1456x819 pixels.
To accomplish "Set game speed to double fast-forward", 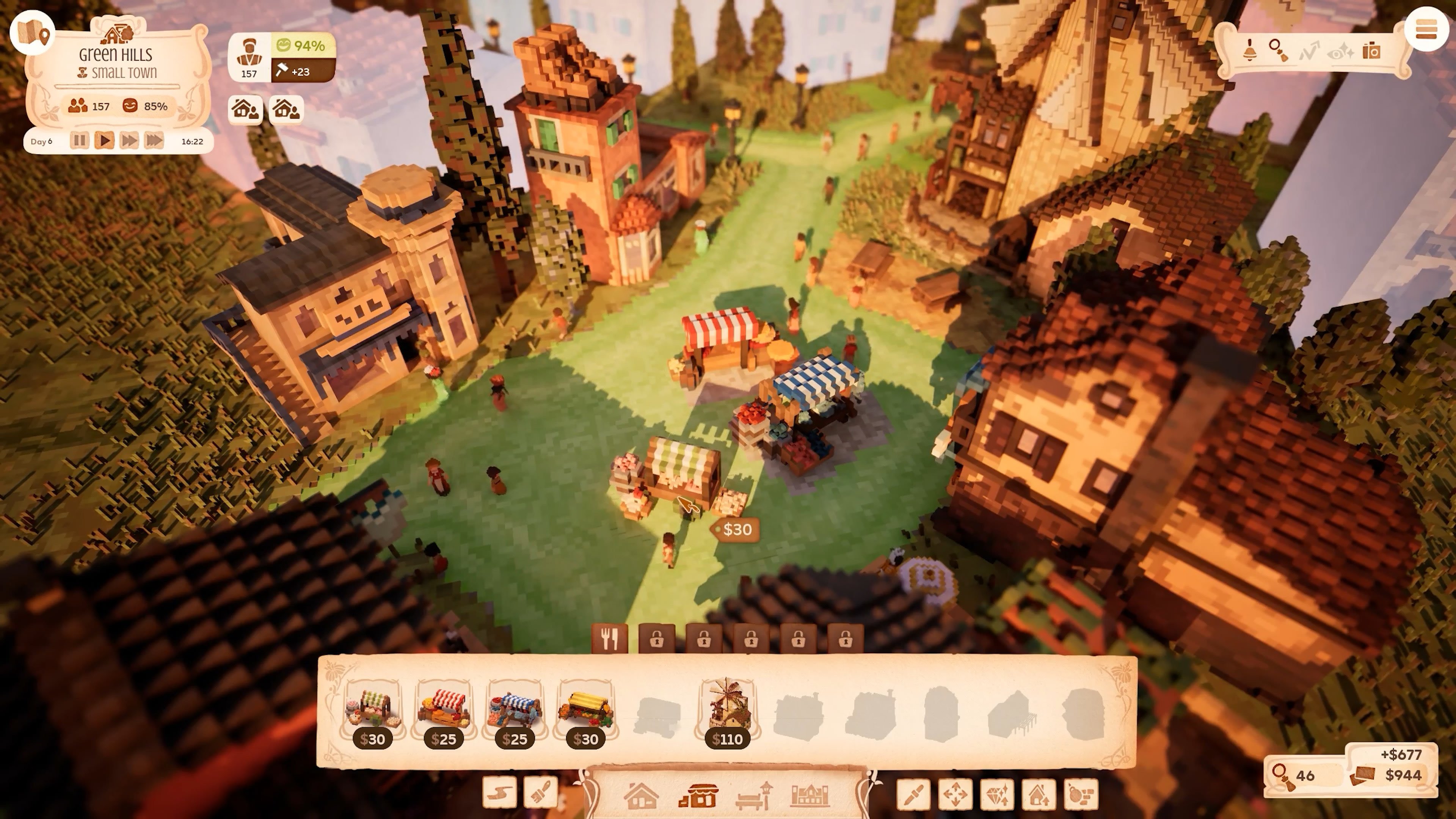I will [x=129, y=141].
